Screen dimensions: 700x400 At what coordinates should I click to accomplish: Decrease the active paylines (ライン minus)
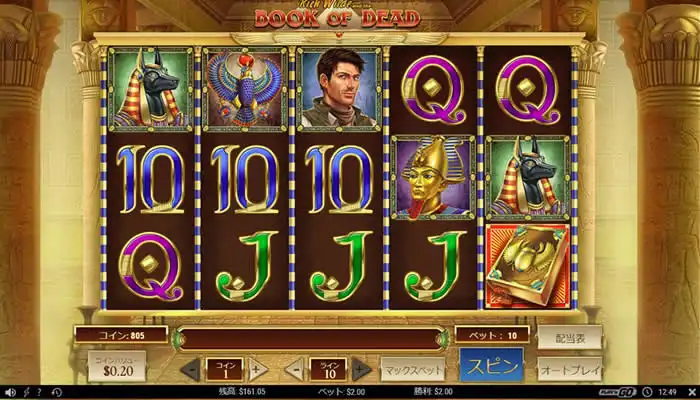pos(294,369)
